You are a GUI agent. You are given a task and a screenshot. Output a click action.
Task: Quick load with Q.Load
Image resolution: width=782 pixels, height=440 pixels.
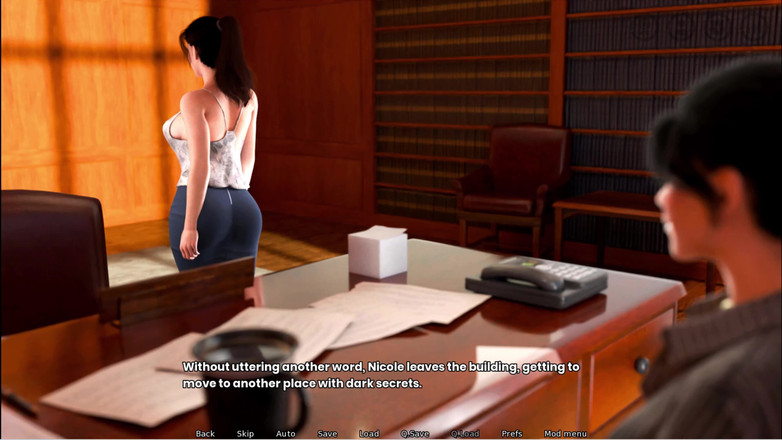(465, 434)
